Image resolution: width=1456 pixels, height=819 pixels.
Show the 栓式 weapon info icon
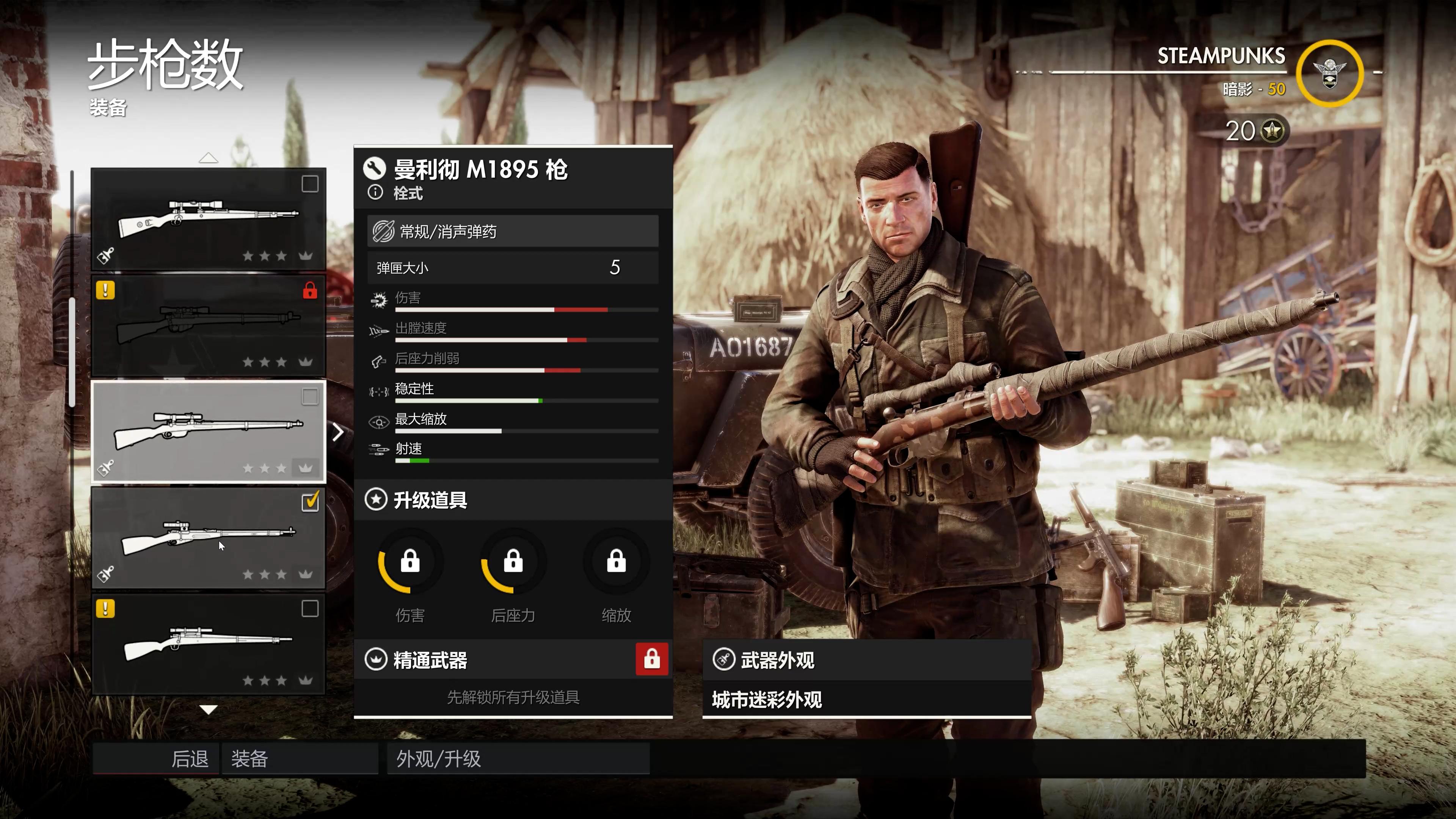[375, 193]
